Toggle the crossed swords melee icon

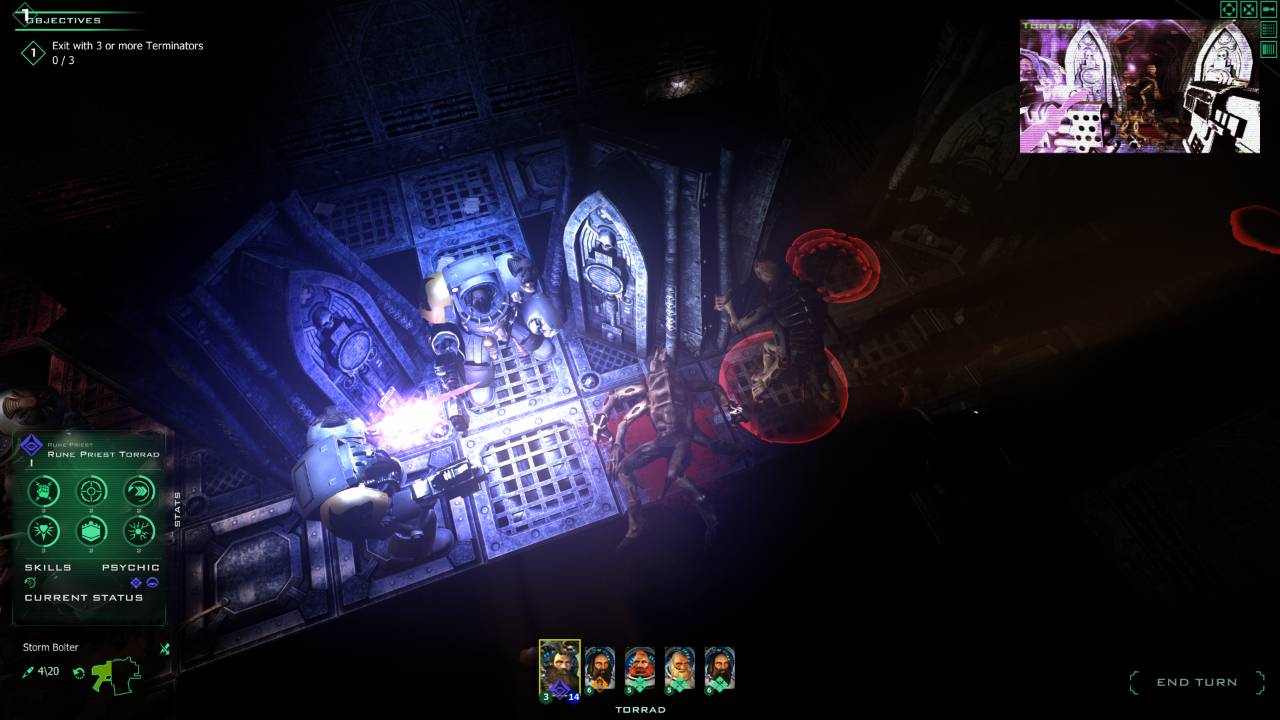(165, 649)
